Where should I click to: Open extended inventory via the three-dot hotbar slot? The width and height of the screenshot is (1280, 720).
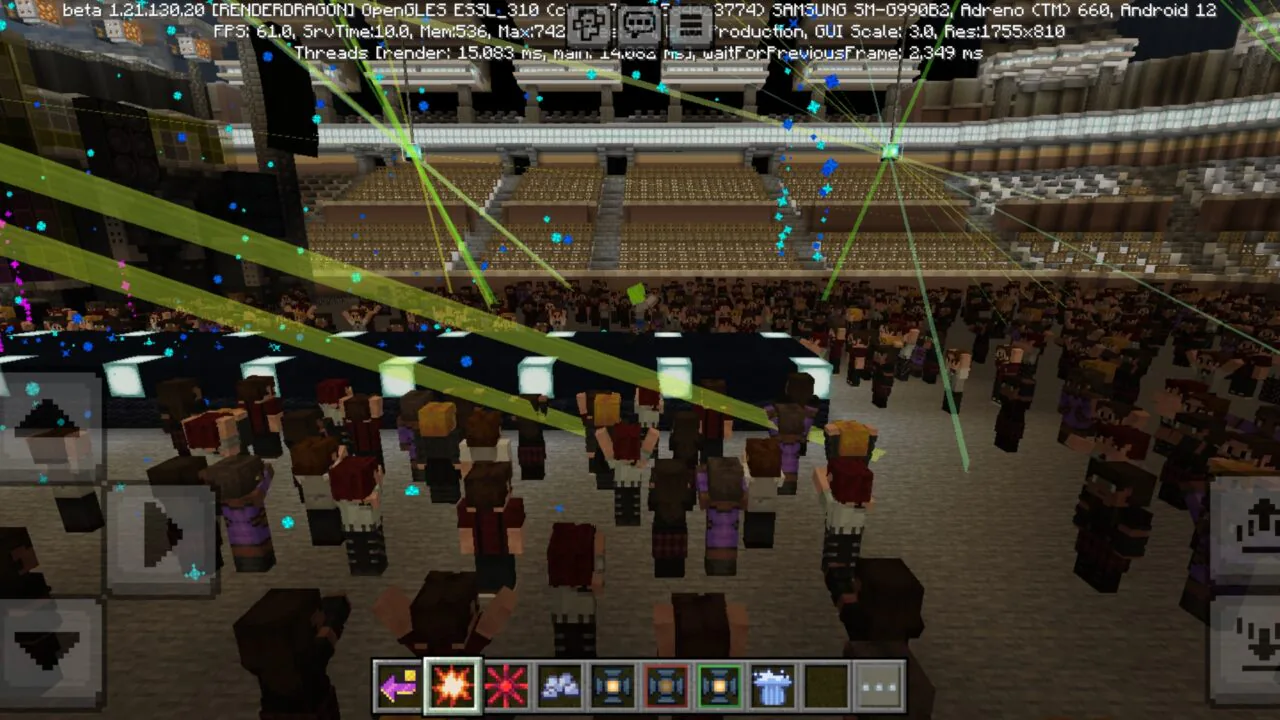click(x=880, y=685)
